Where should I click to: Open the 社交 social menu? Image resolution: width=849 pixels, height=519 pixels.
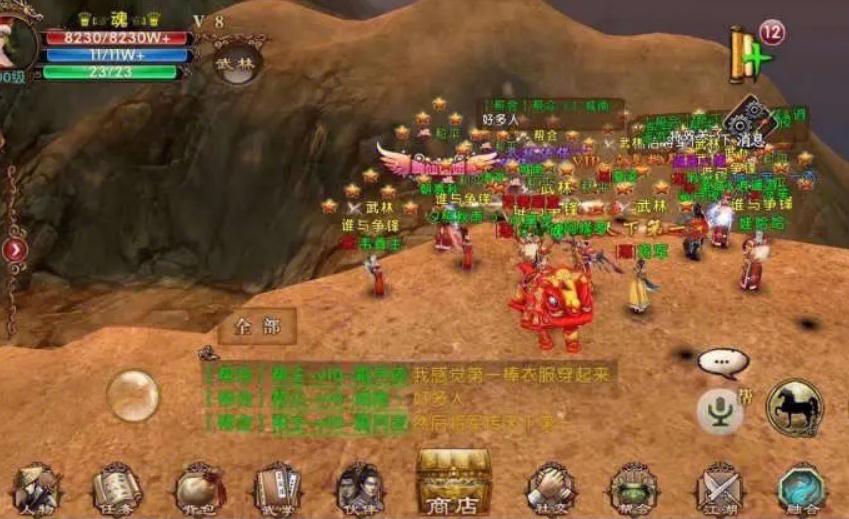(x=550, y=488)
